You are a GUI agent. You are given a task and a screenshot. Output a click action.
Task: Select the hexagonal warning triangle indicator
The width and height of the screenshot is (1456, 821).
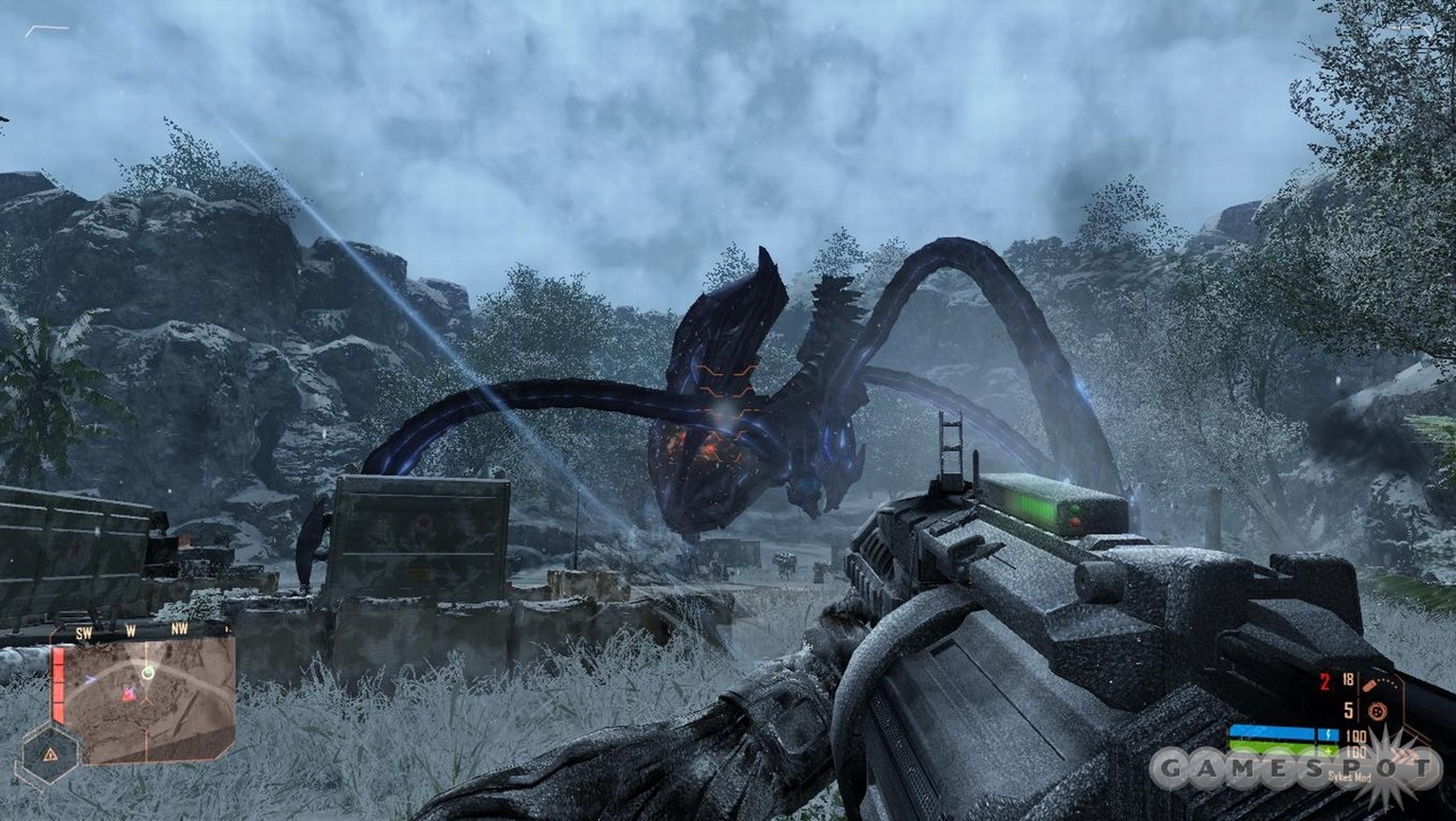coord(50,753)
